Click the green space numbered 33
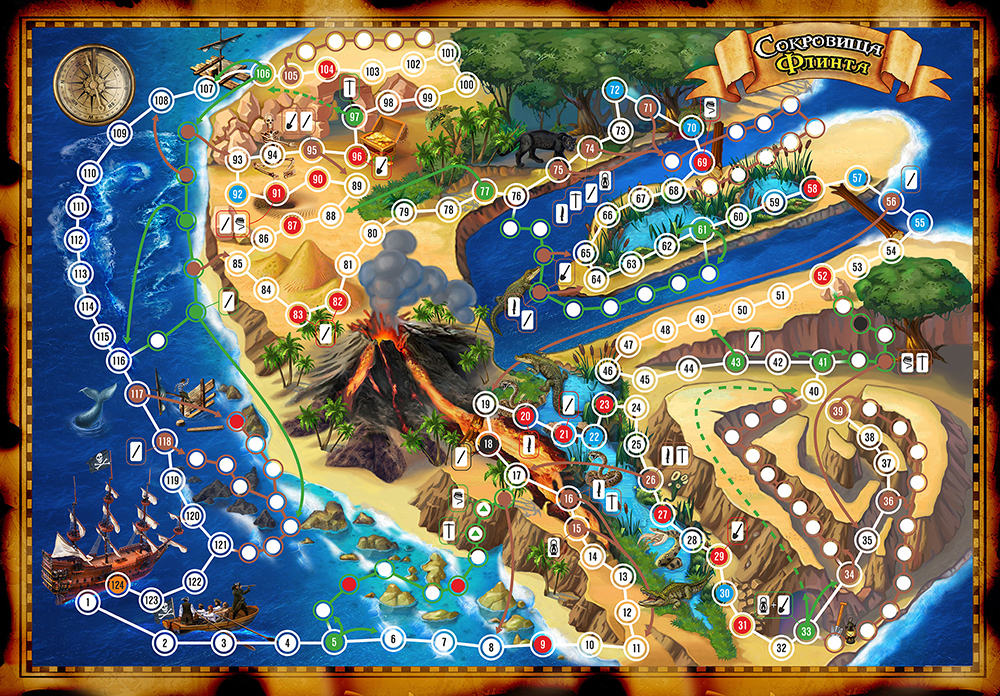Image resolution: width=1000 pixels, height=696 pixels. [806, 632]
